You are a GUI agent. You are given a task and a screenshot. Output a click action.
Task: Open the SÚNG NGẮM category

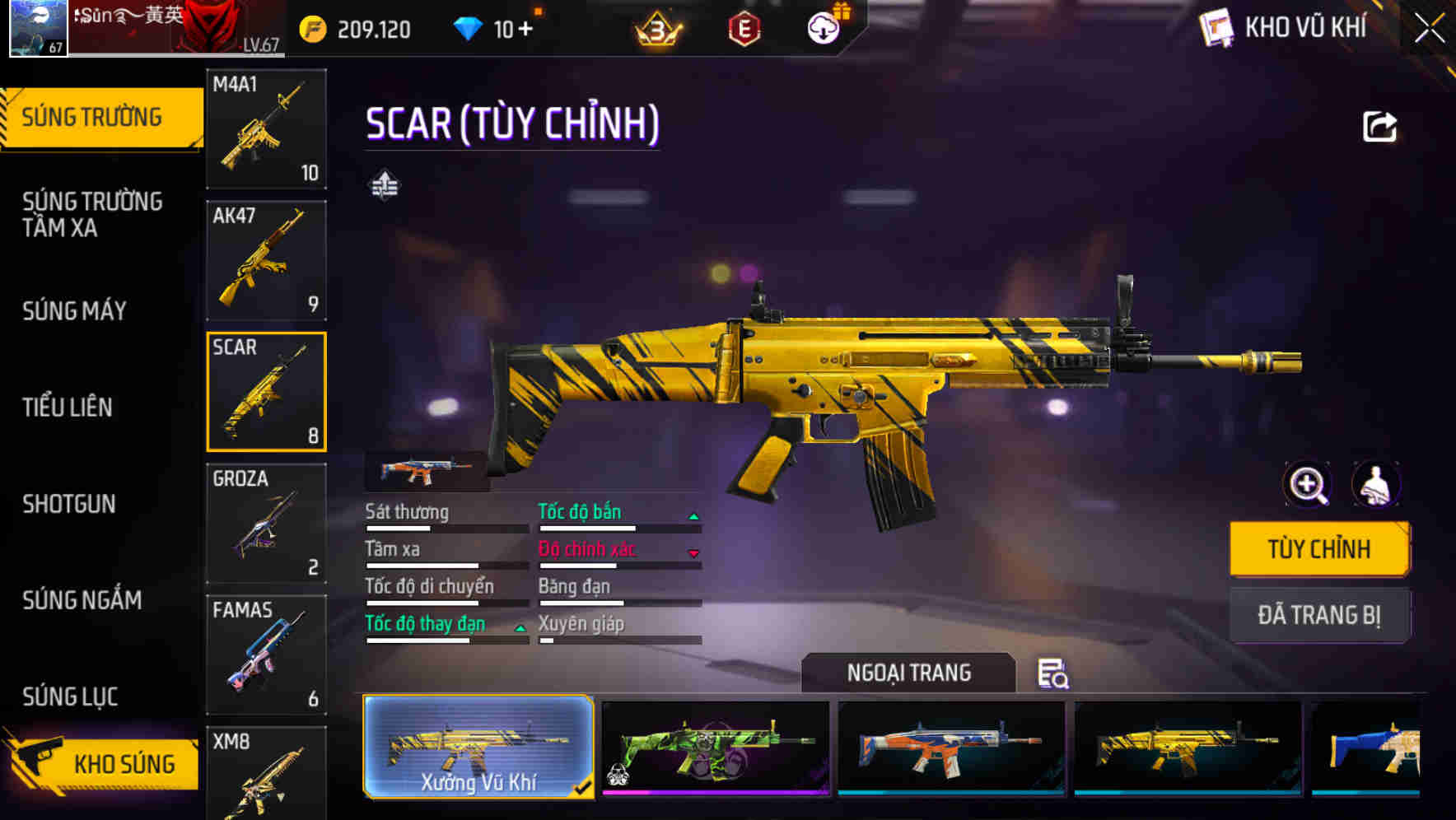point(81,600)
